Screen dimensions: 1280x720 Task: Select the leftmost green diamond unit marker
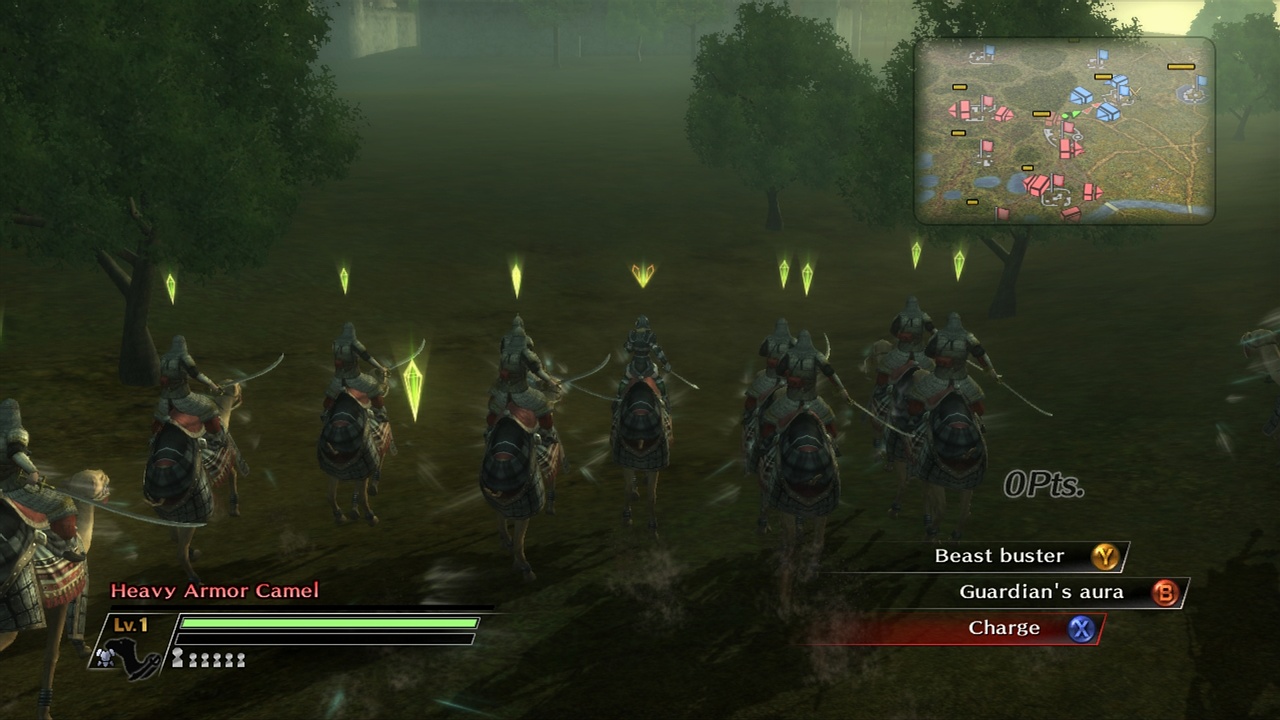(x=172, y=287)
